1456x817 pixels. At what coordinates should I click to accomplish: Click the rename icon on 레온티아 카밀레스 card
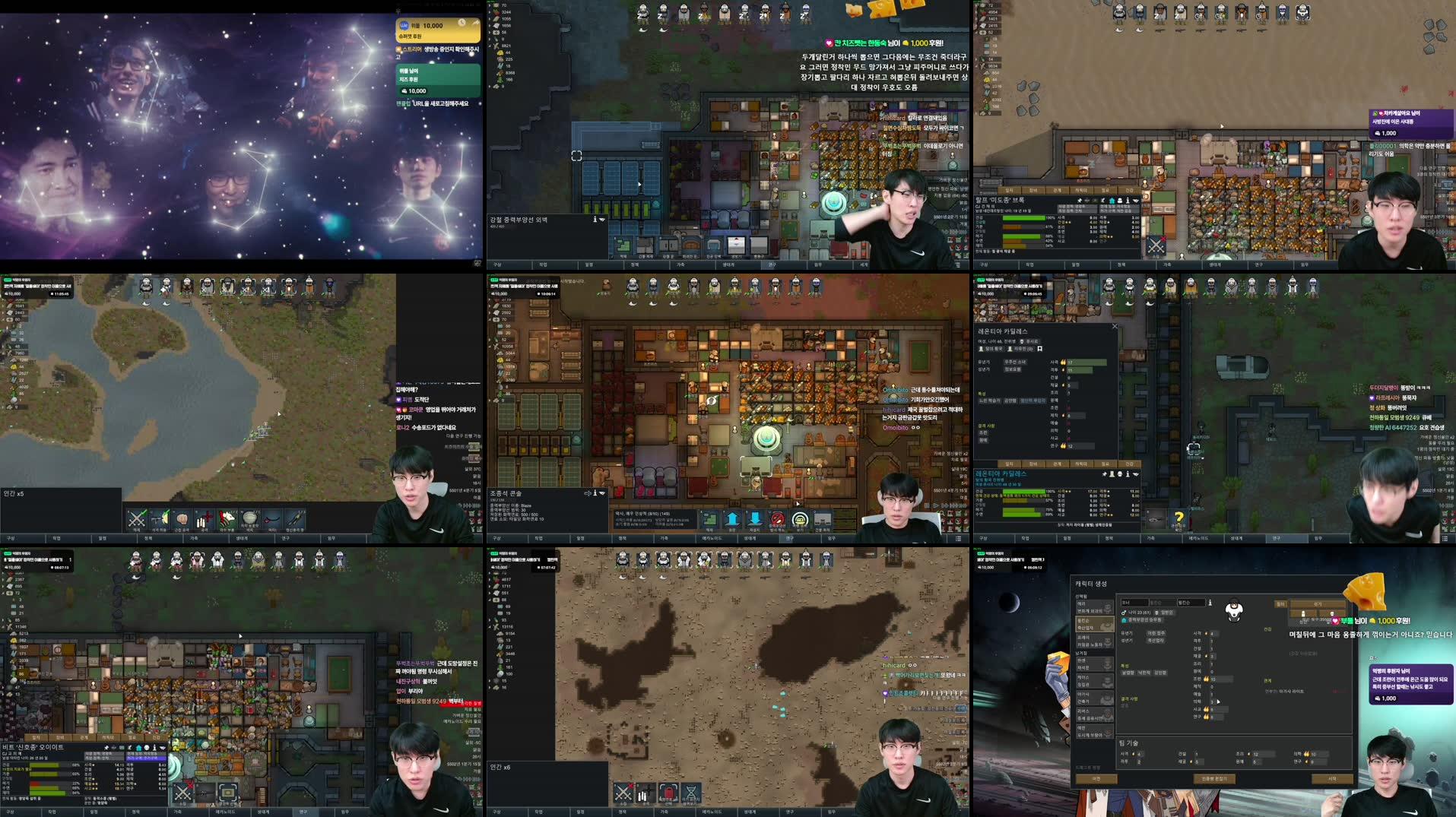pos(1039,349)
